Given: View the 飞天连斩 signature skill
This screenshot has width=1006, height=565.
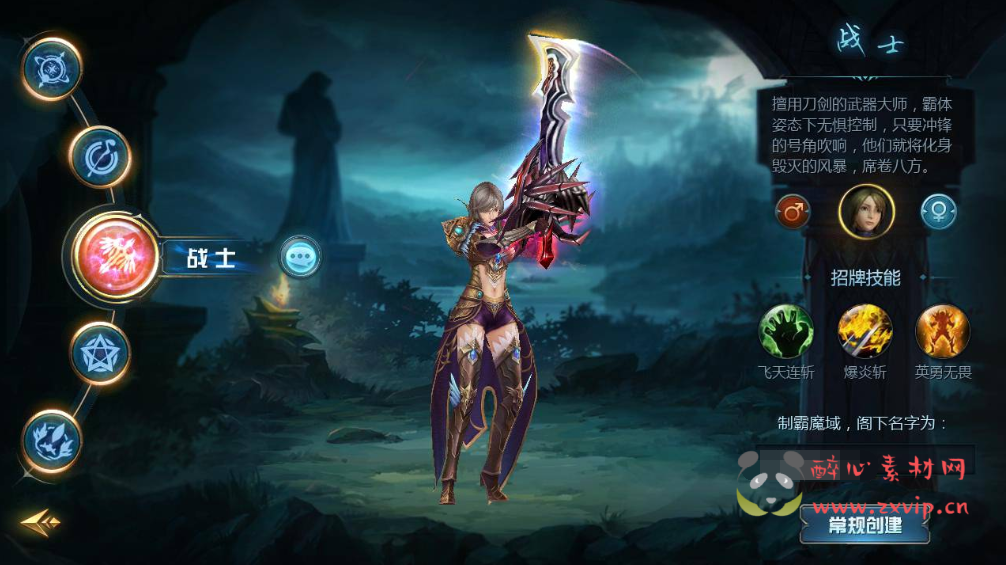Looking at the screenshot, I should tap(786, 331).
